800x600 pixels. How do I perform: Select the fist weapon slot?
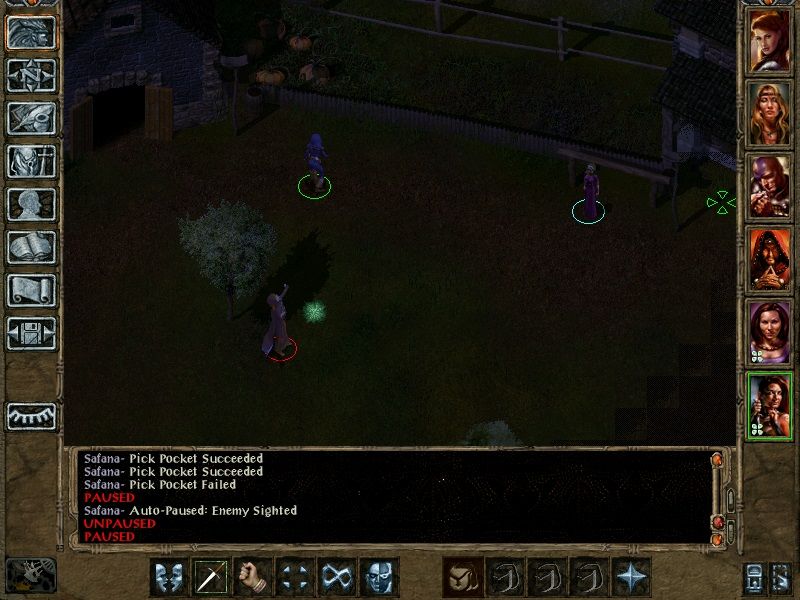coord(254,577)
